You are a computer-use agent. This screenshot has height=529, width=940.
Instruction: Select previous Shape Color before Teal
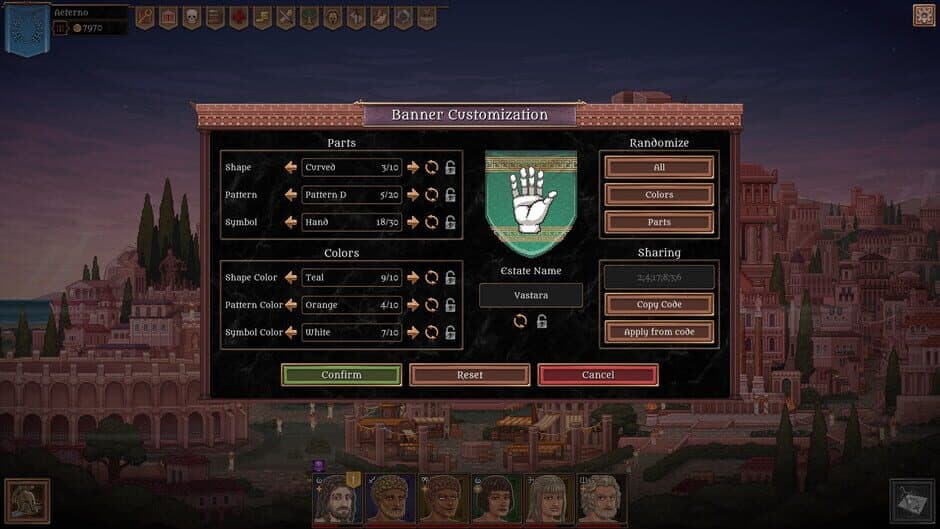click(291, 277)
